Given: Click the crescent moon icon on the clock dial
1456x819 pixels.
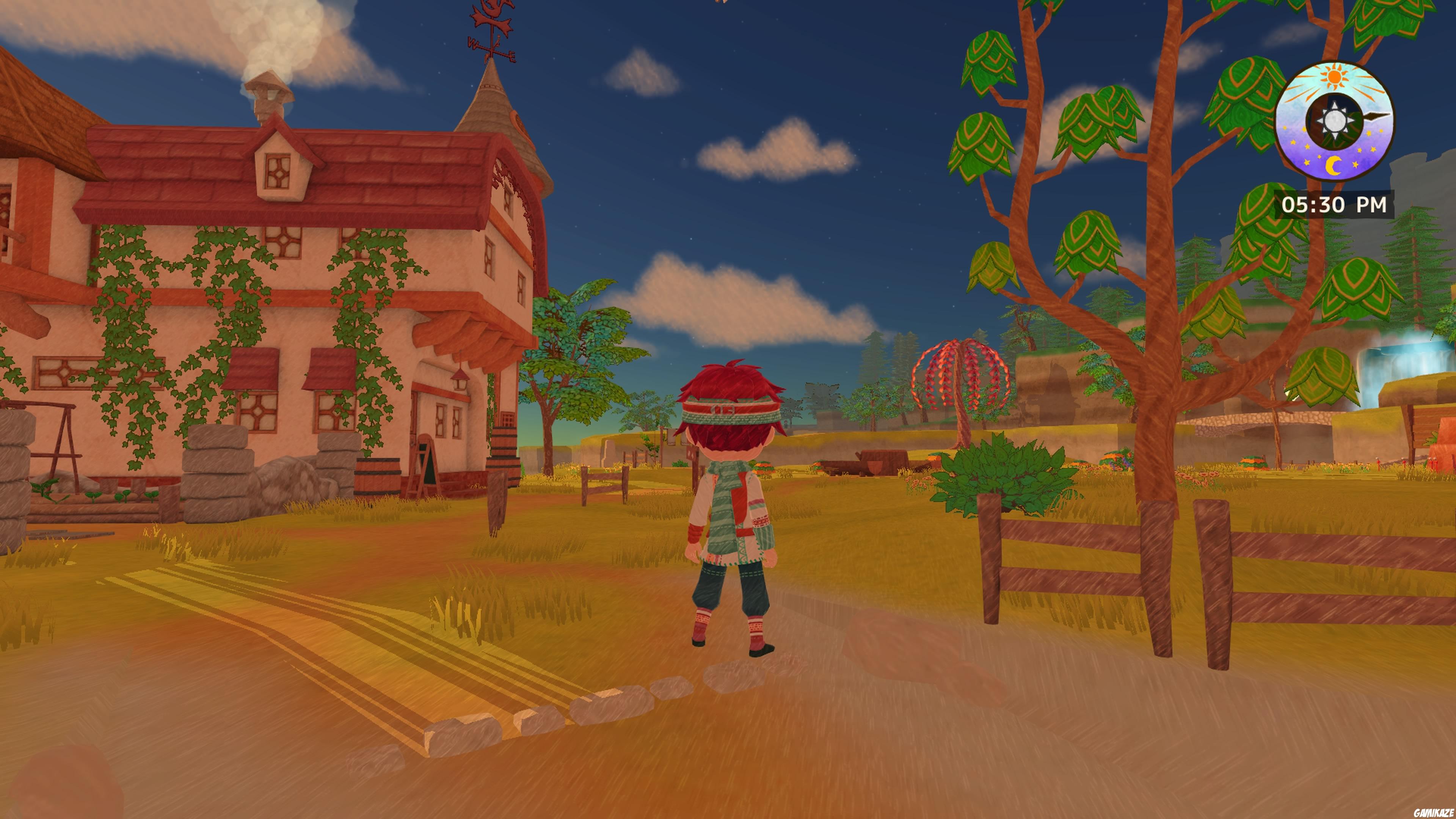Looking at the screenshot, I should 1334,166.
